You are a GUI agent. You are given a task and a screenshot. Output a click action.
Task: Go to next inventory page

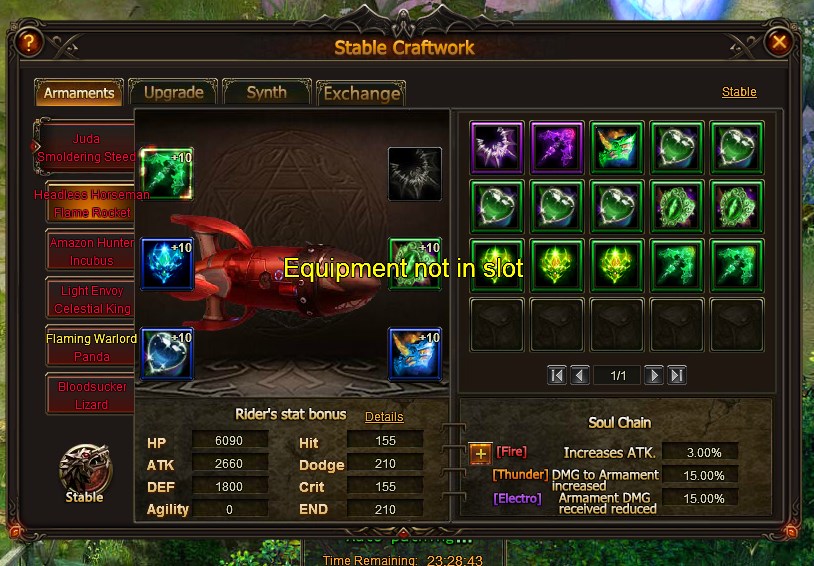(653, 375)
